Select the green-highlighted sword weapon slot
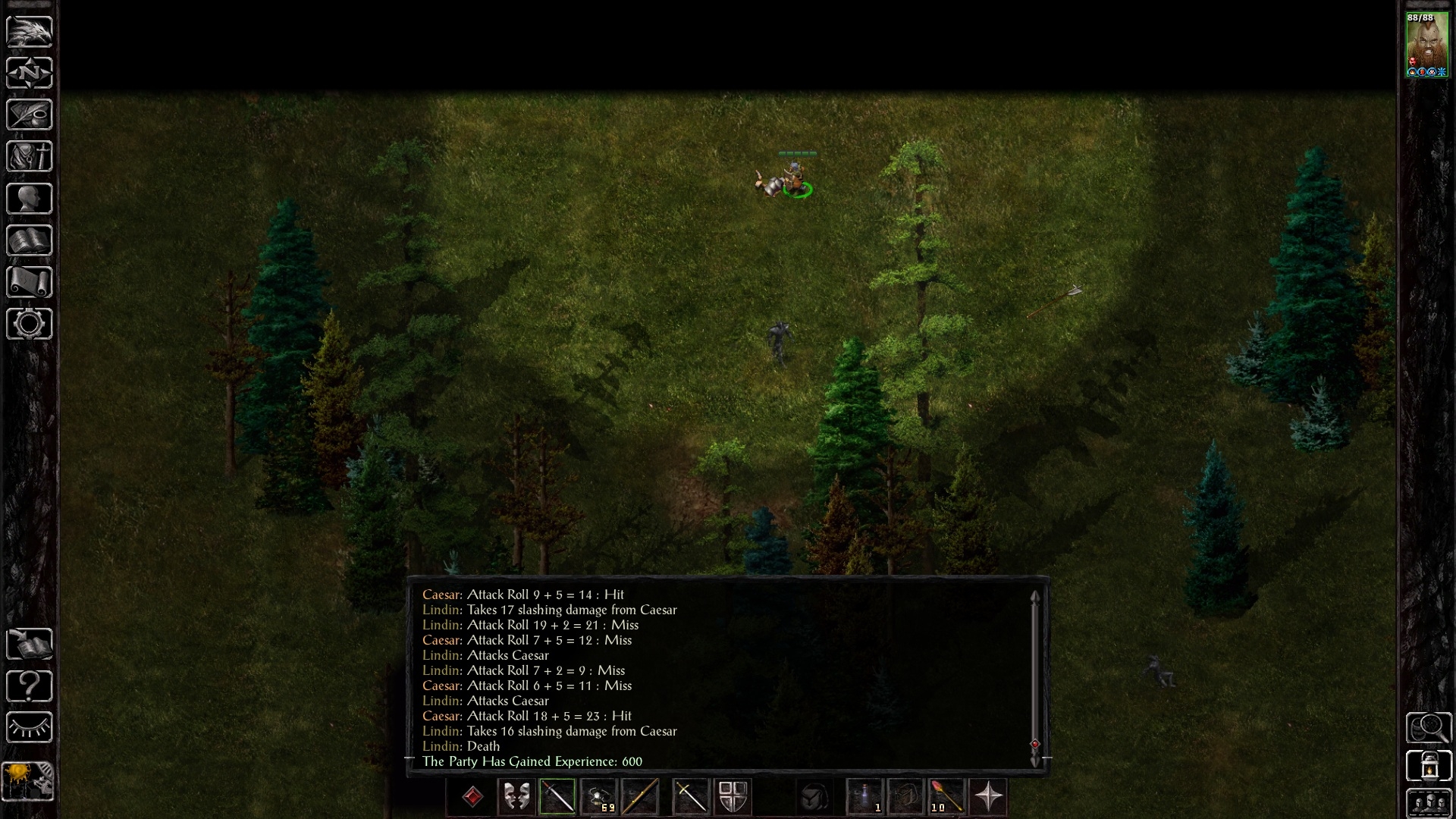 tap(557, 797)
